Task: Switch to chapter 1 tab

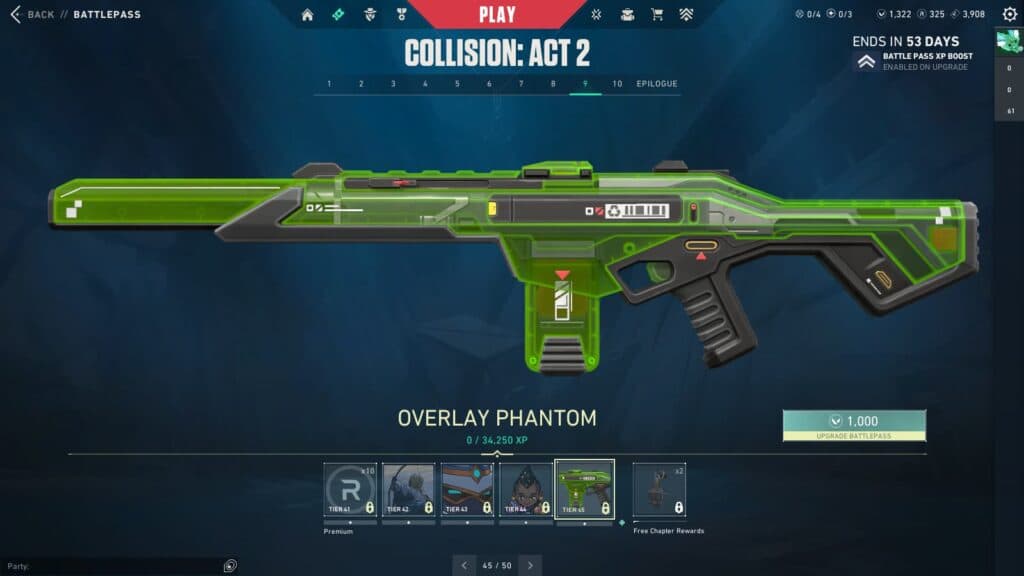Action: [x=329, y=84]
